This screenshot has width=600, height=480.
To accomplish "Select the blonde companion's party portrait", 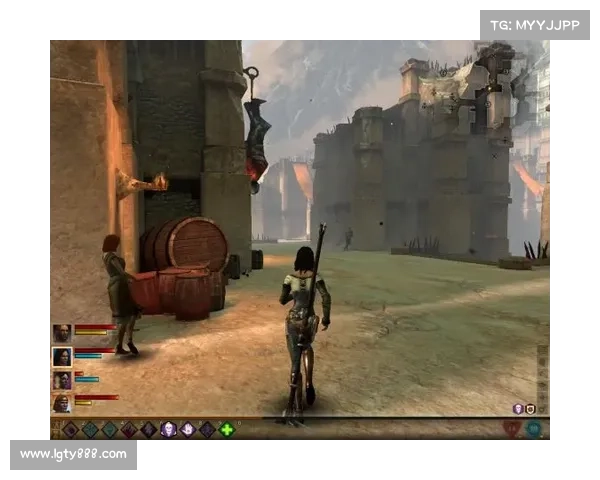I will coord(62,403).
